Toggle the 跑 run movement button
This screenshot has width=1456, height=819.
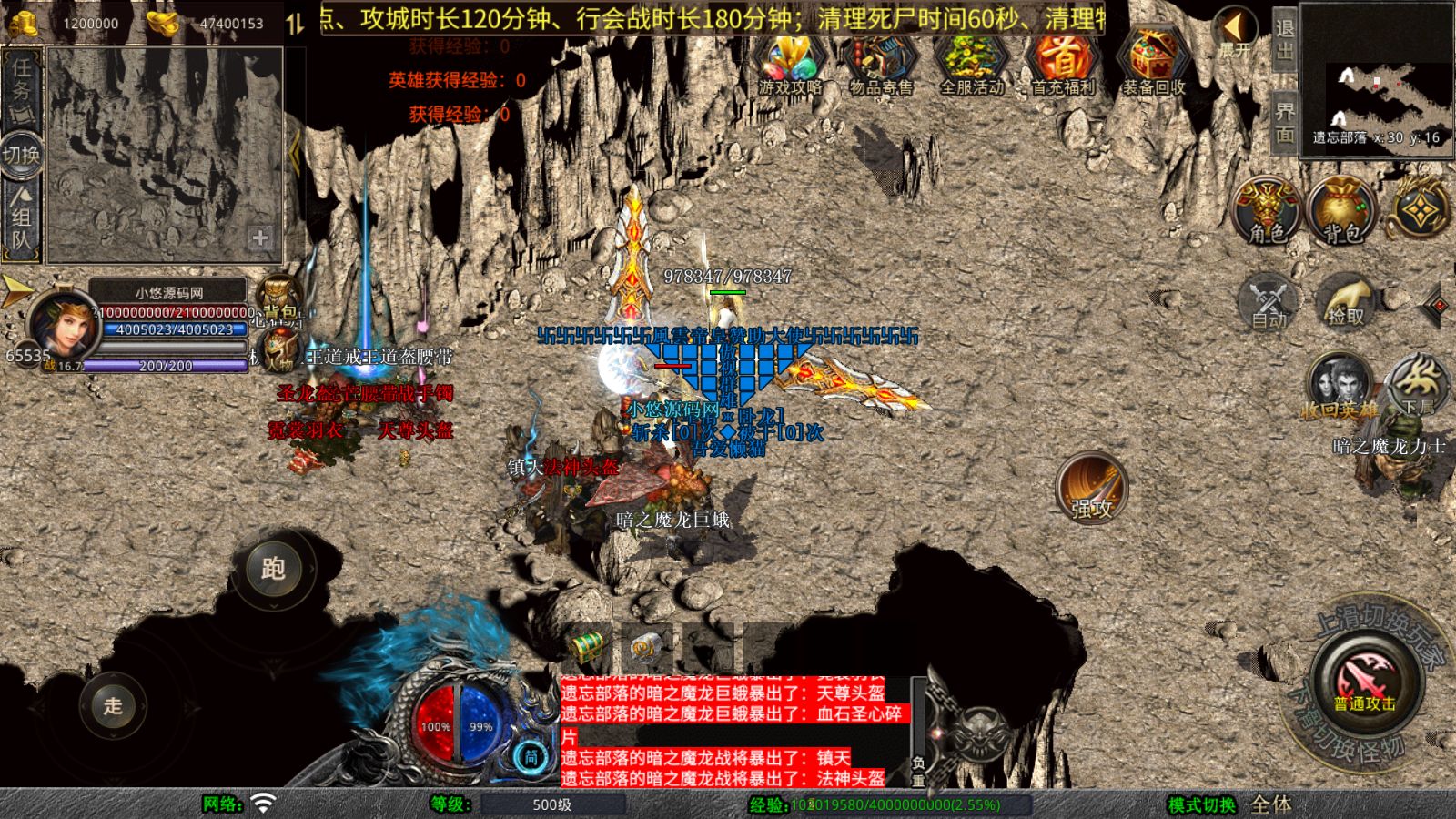pos(273,569)
